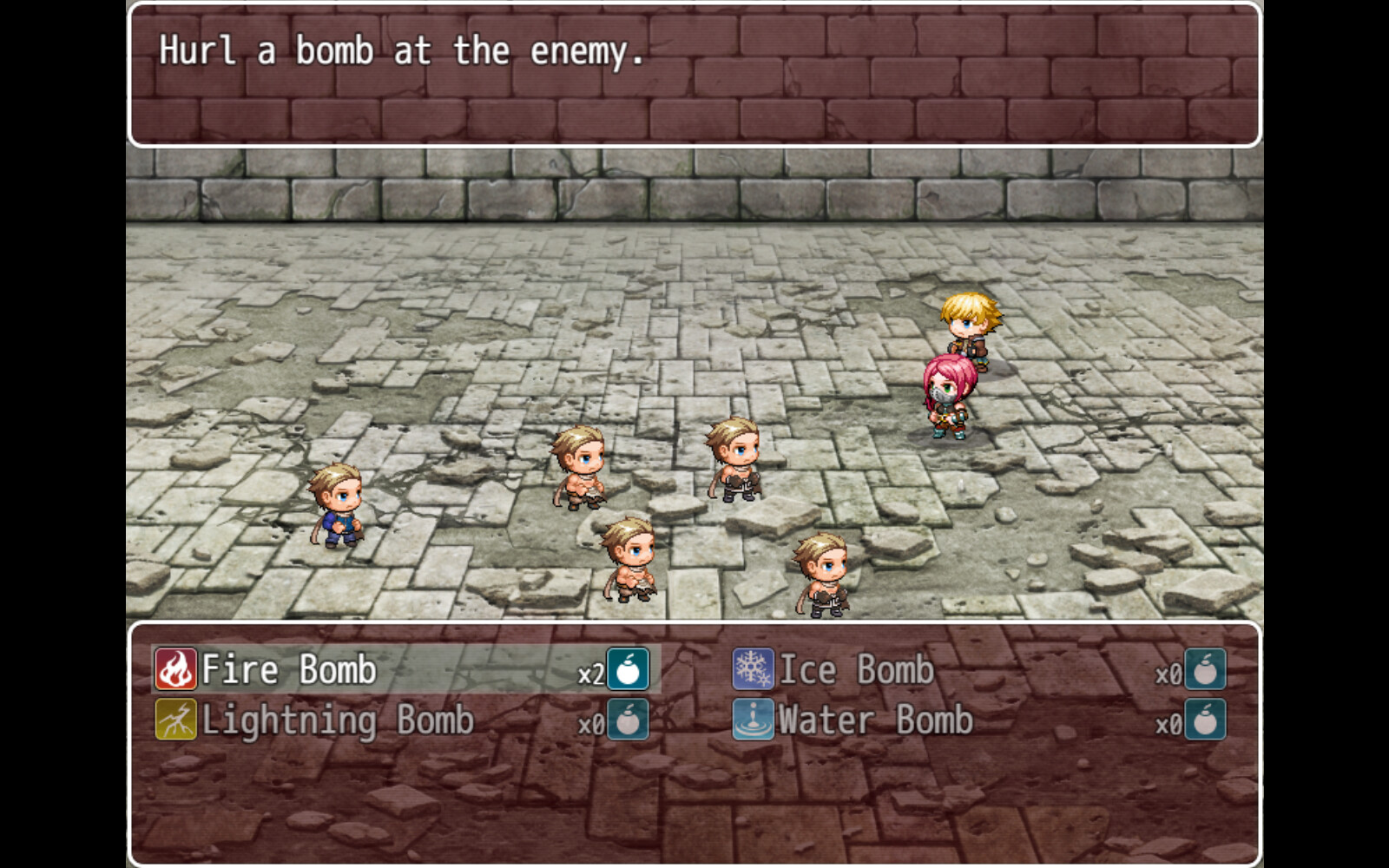
Task: Choose Lightning Bomb from the item list
Action: [337, 720]
